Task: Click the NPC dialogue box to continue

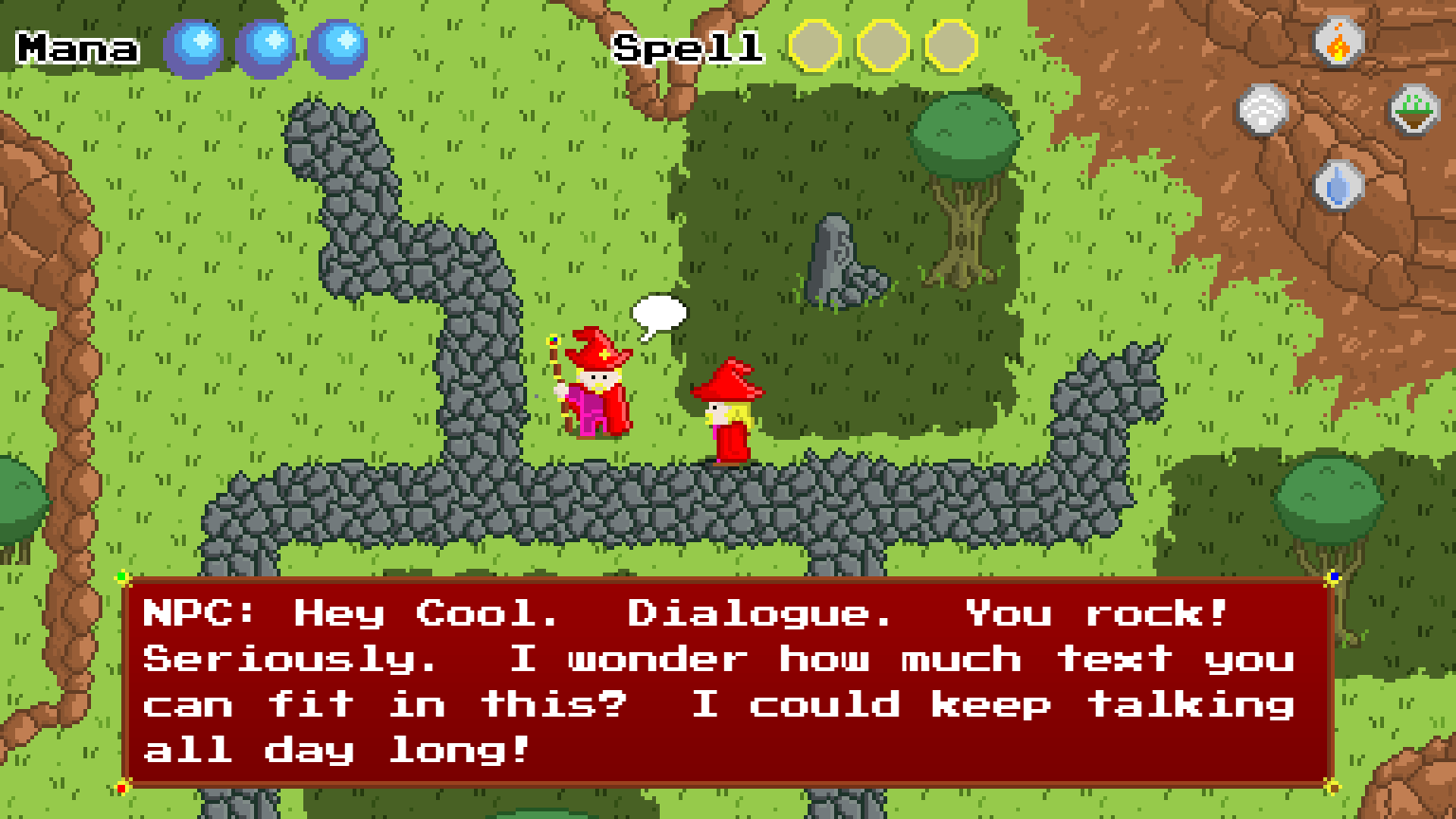Action: tap(728, 681)
